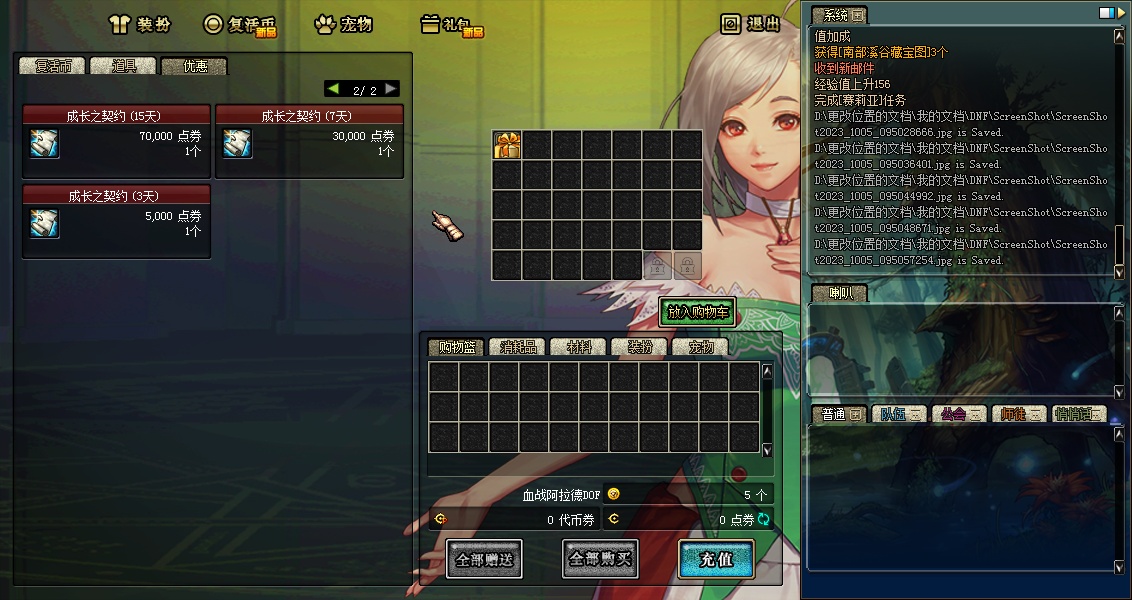Image resolution: width=1132 pixels, height=600 pixels.
Task: Open the 复活币 top menu
Action: [x=239, y=25]
